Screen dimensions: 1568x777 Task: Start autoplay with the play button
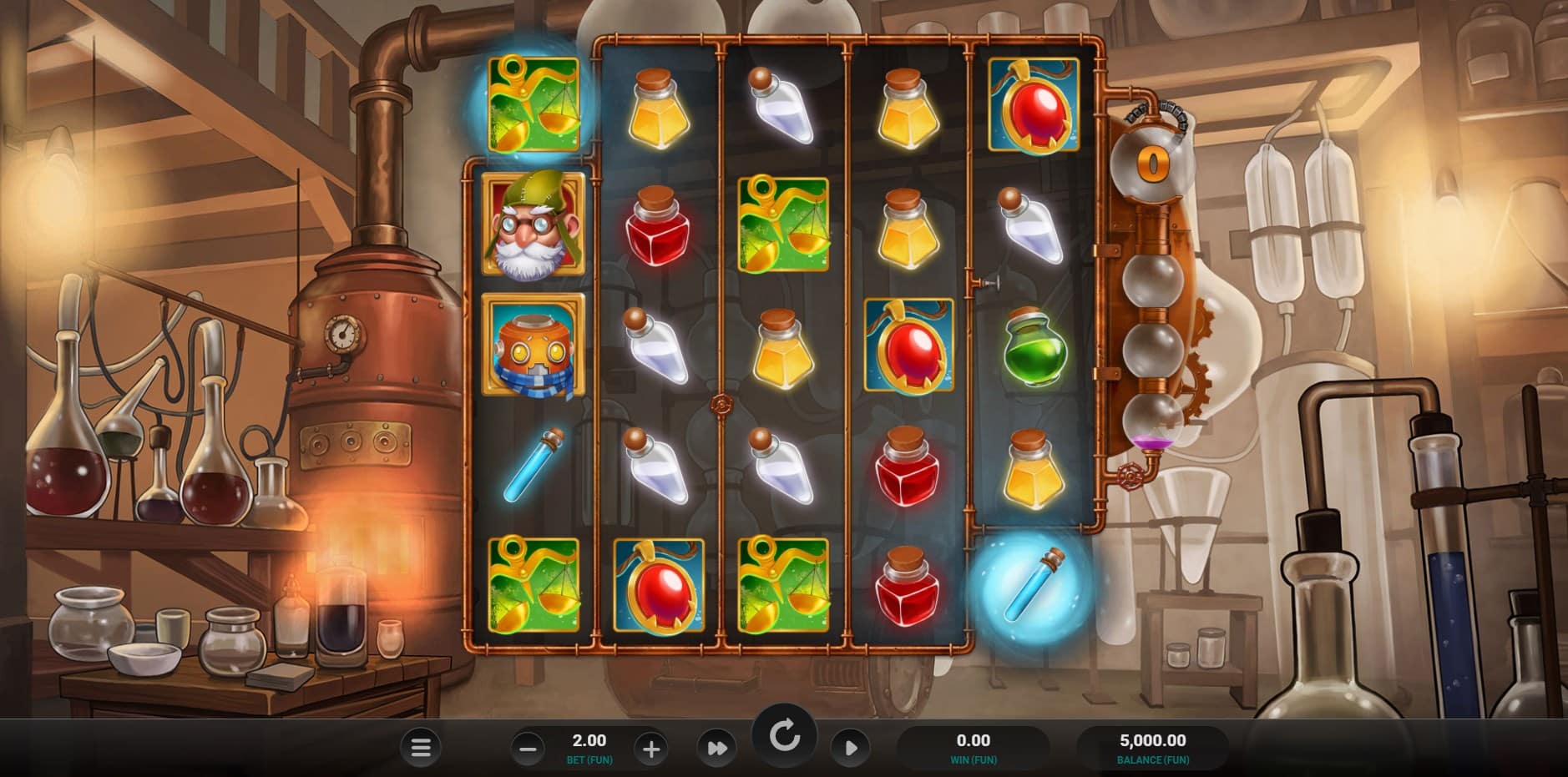point(850,748)
